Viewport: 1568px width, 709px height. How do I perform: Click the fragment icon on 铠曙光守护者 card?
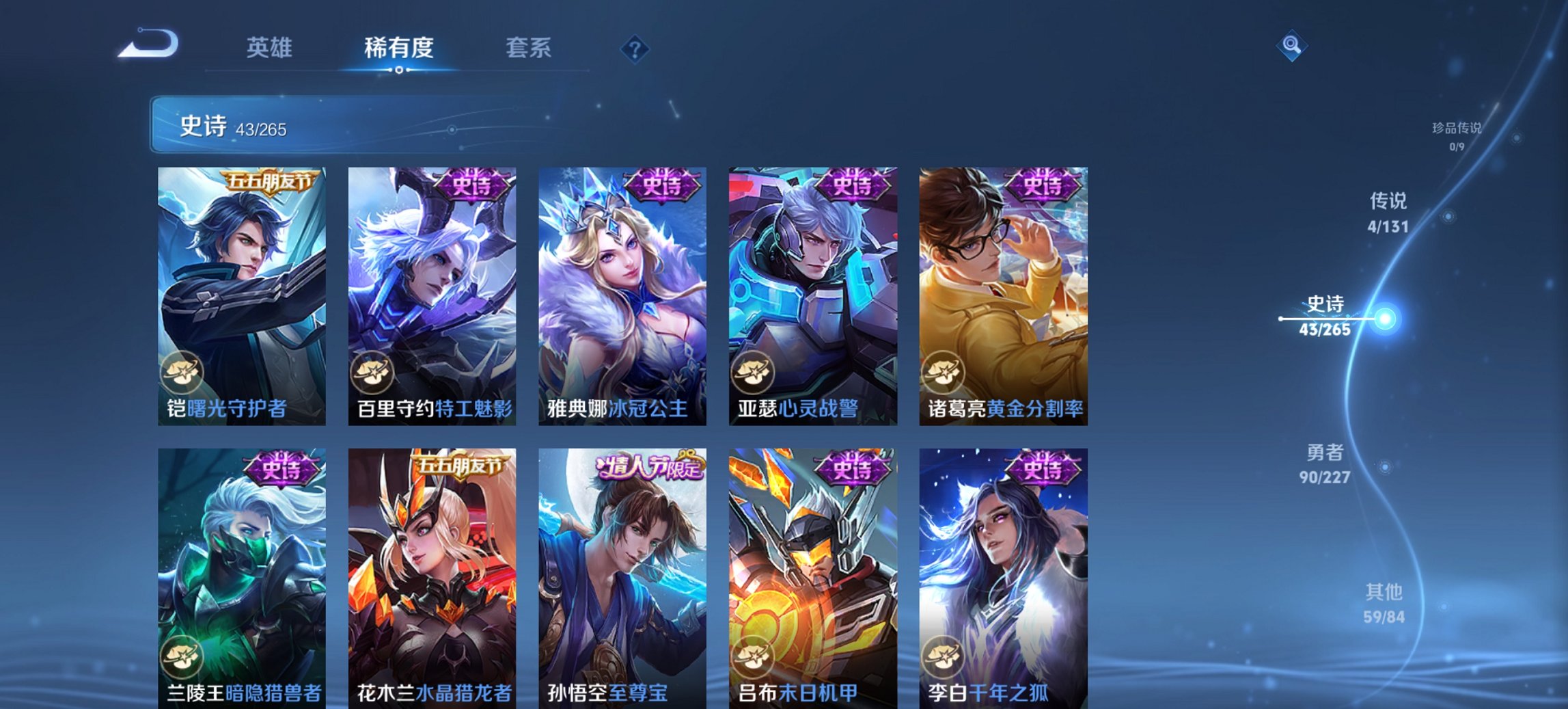coord(182,370)
